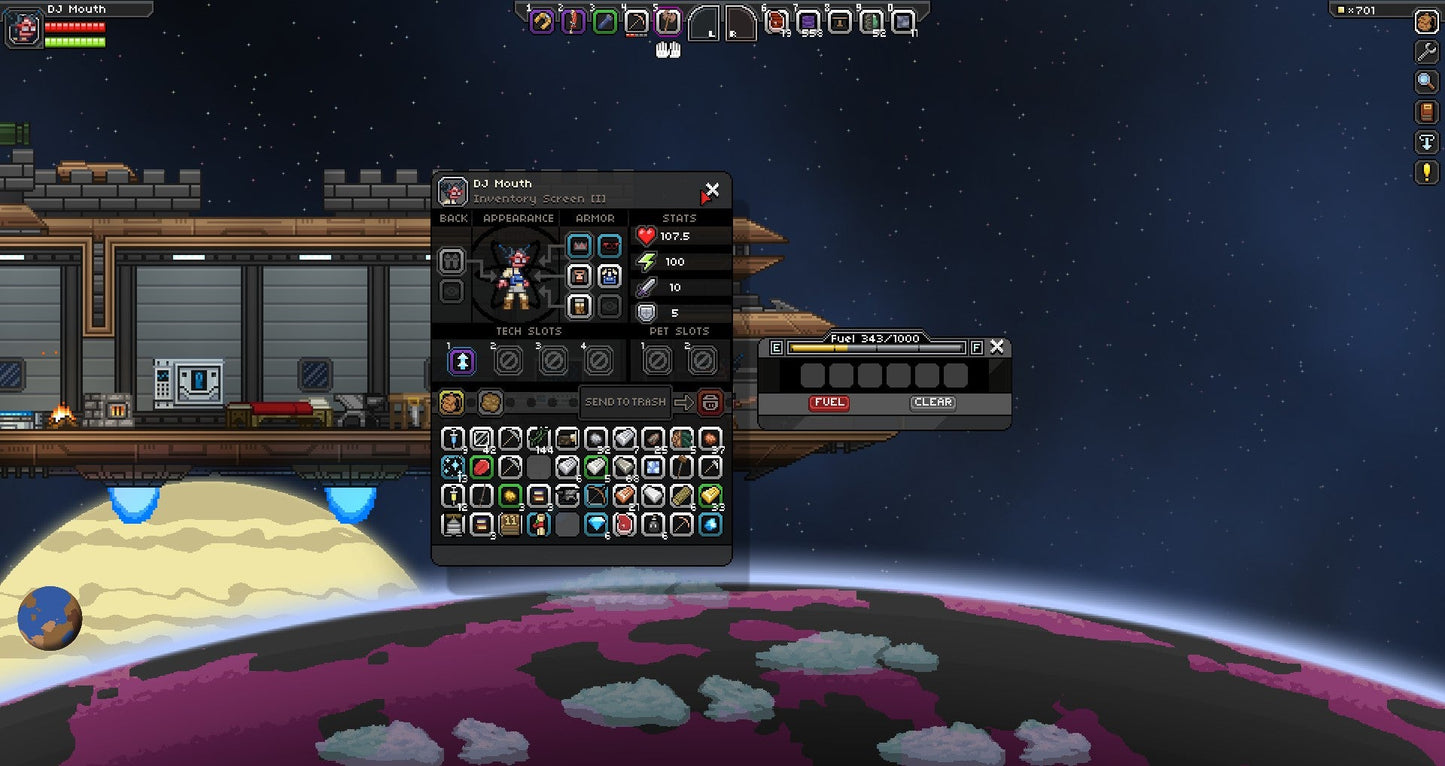The height and width of the screenshot is (766, 1445).
Task: Close the ship fuel panel
Action: pos(997,347)
